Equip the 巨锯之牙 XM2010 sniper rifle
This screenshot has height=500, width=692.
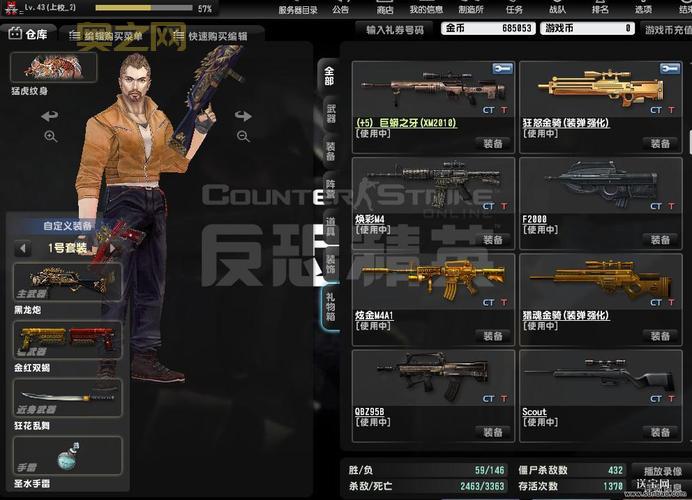tap(492, 143)
